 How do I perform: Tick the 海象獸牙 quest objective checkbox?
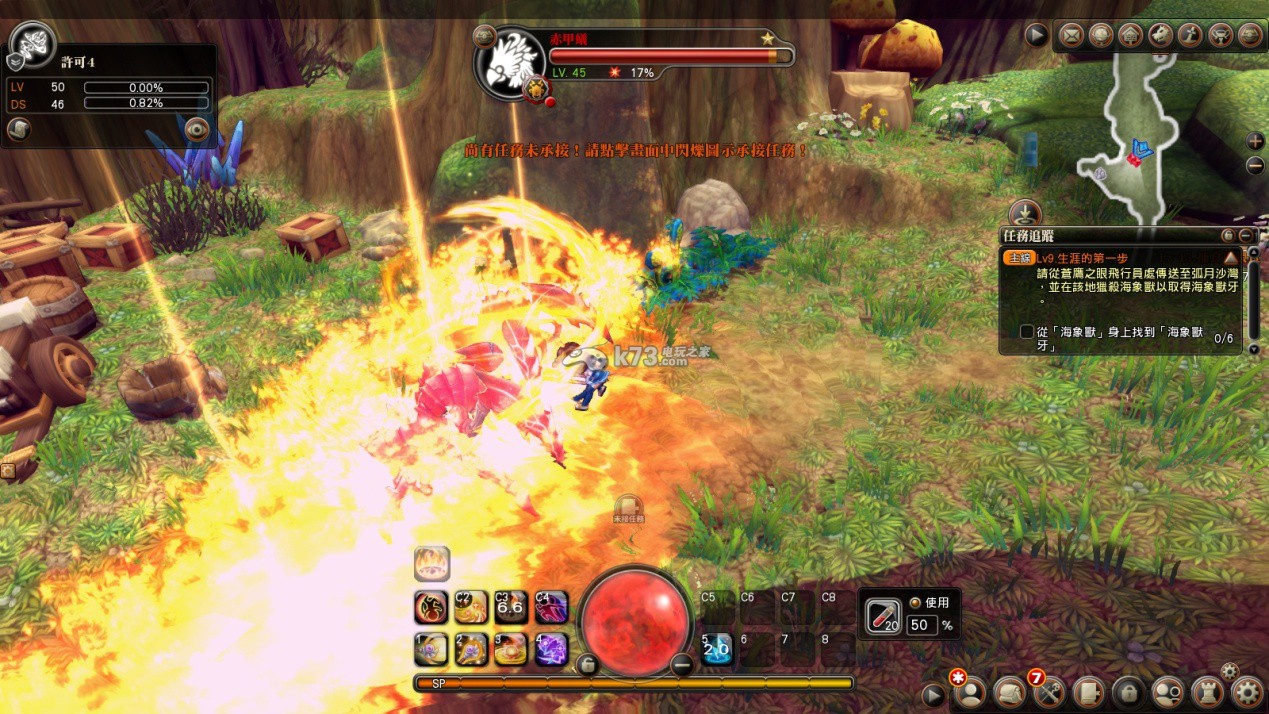point(1026,332)
